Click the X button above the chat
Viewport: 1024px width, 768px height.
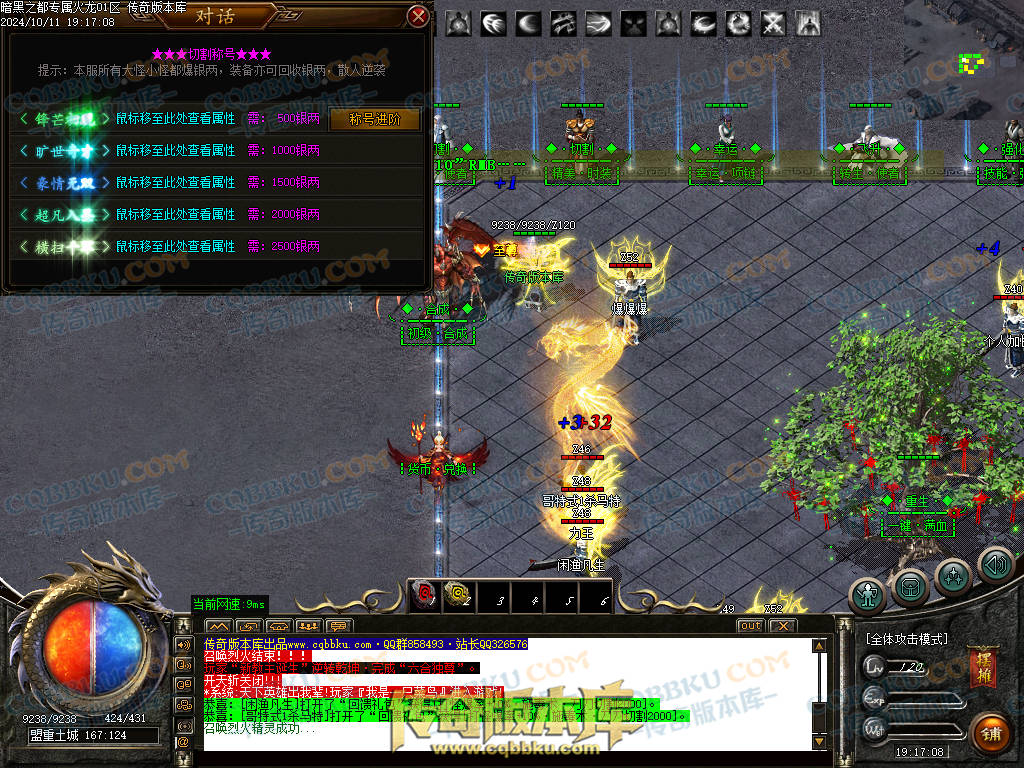(x=782, y=626)
